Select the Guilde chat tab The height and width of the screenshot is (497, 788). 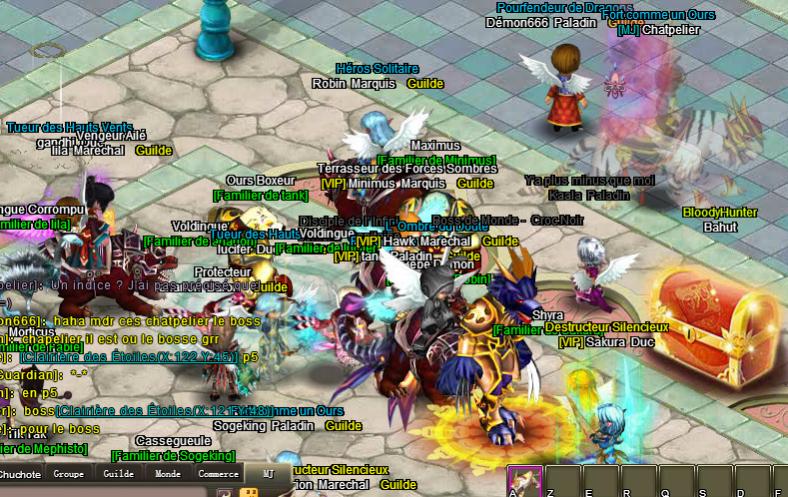(118, 474)
